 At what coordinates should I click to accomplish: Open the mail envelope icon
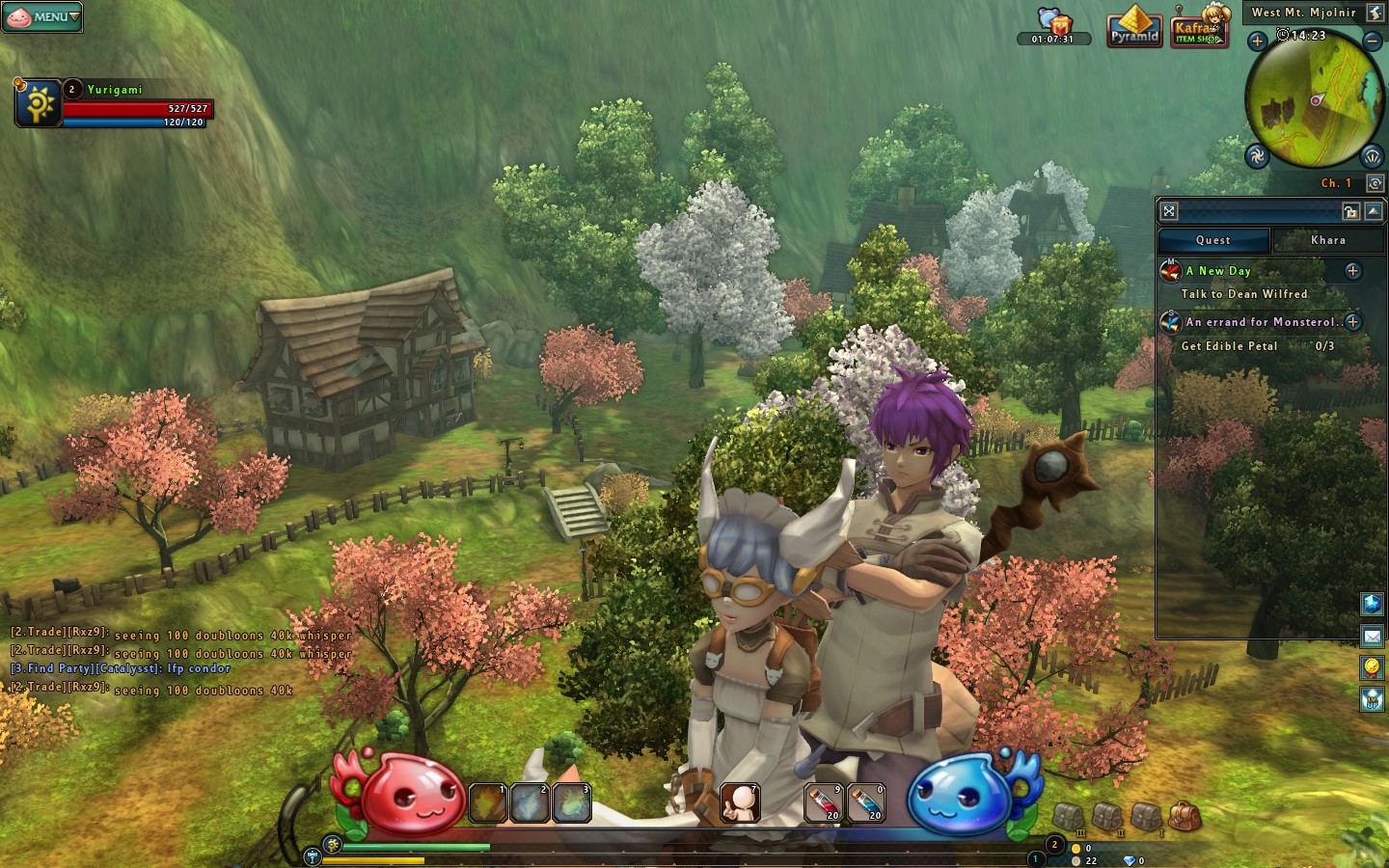[1371, 635]
